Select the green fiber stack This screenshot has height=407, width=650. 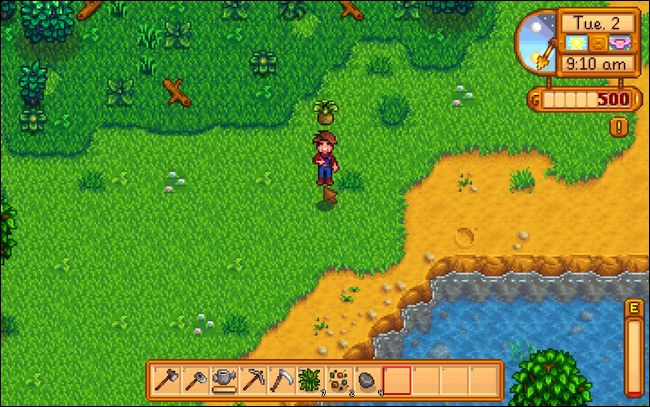(x=309, y=380)
